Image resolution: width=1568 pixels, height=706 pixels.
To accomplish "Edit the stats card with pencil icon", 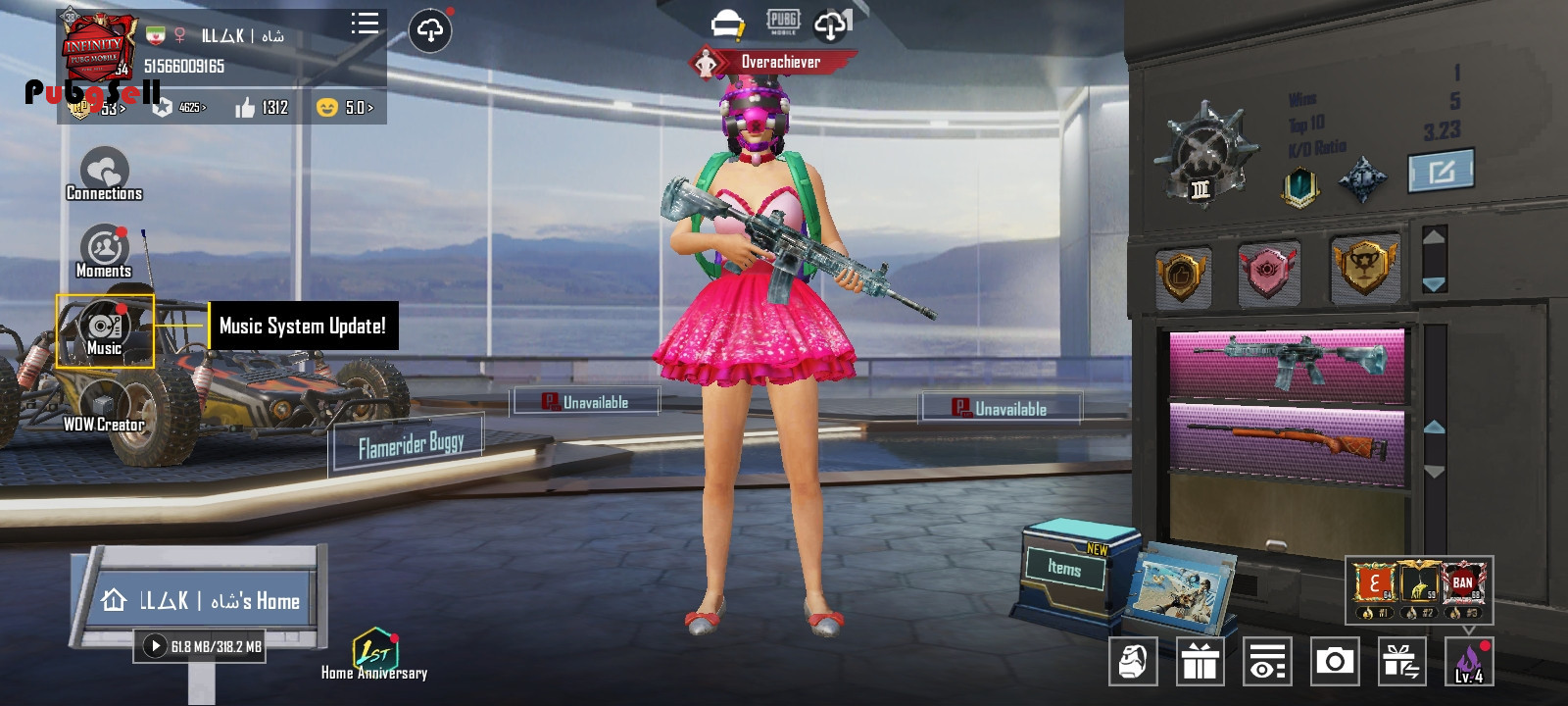I will click(1441, 173).
